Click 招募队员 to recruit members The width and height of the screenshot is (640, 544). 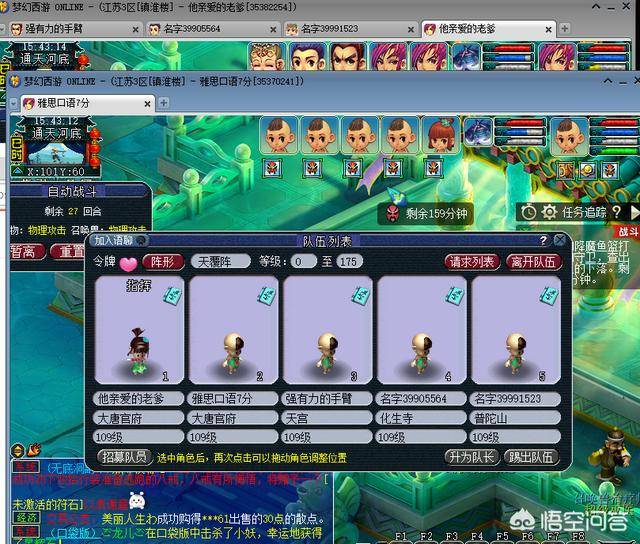coord(124,457)
